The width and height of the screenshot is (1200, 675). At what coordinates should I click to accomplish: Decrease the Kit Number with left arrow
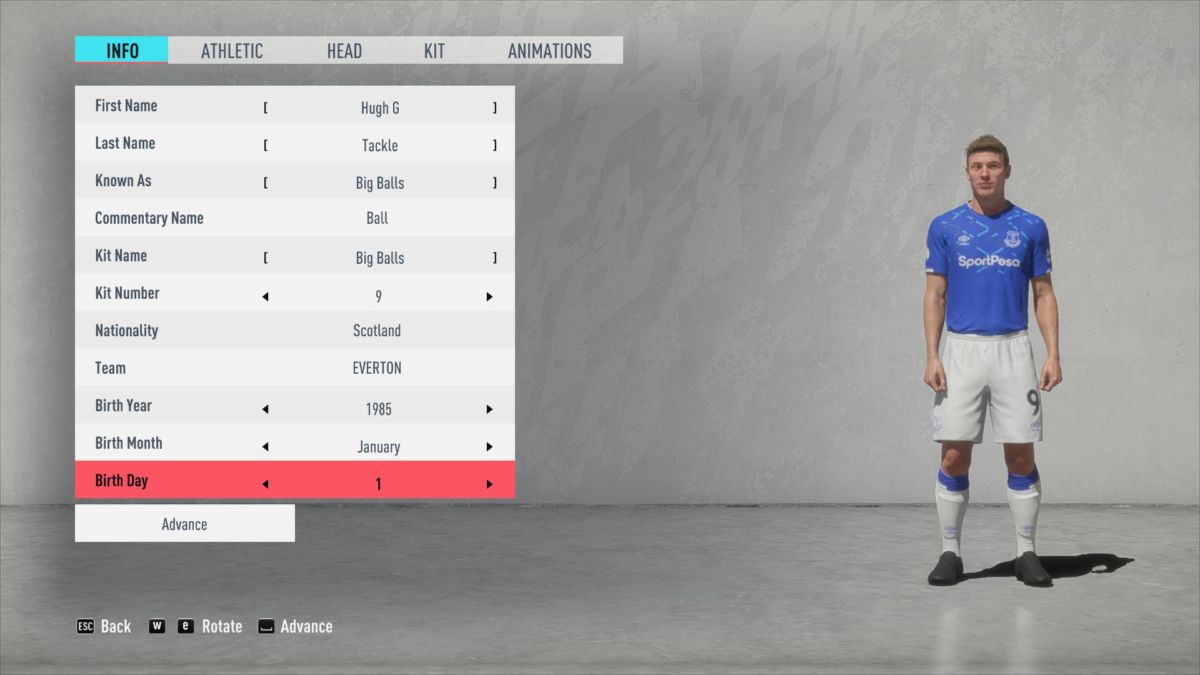[265, 297]
